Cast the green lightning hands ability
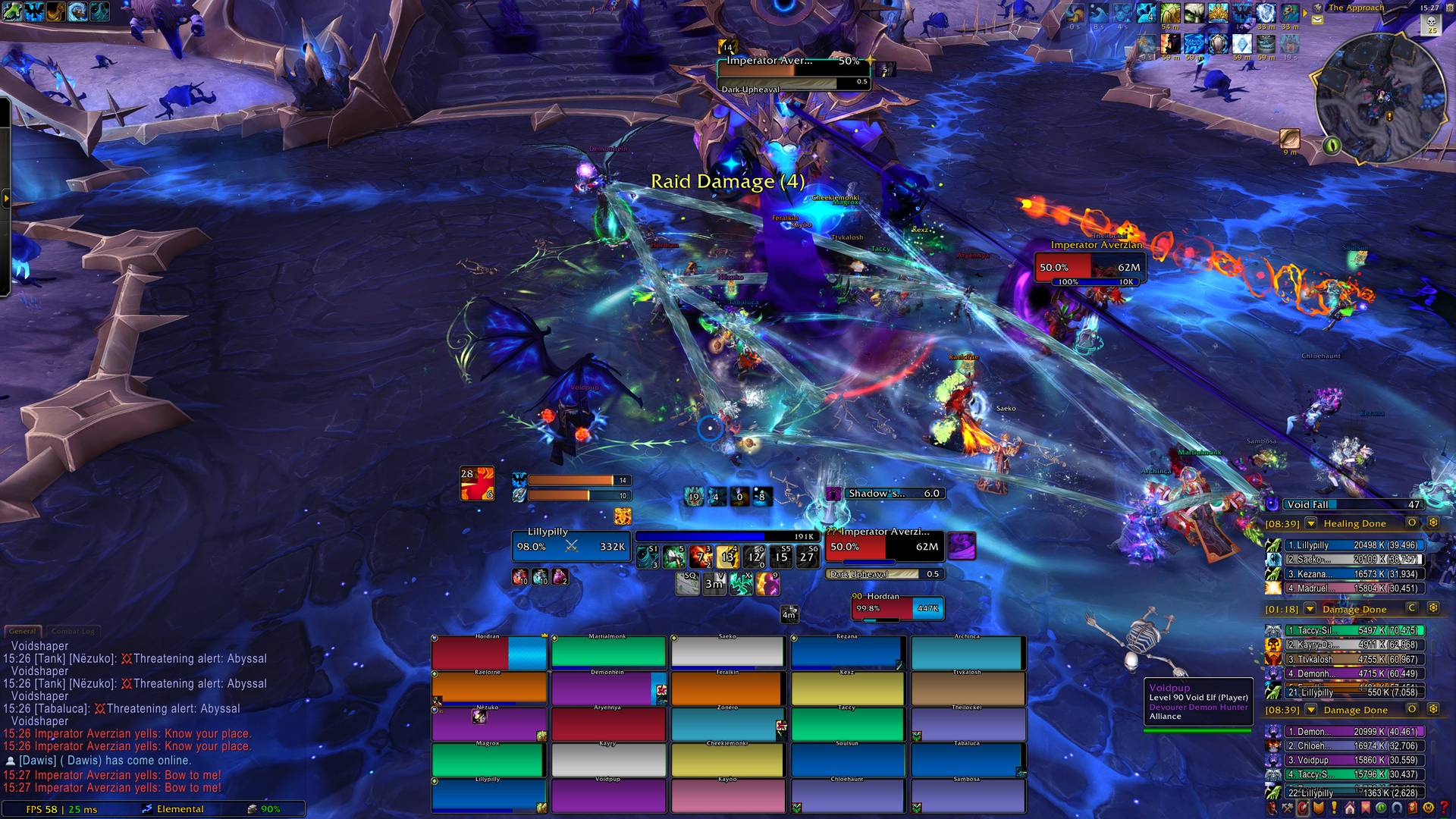The height and width of the screenshot is (819, 1456). coord(740,584)
